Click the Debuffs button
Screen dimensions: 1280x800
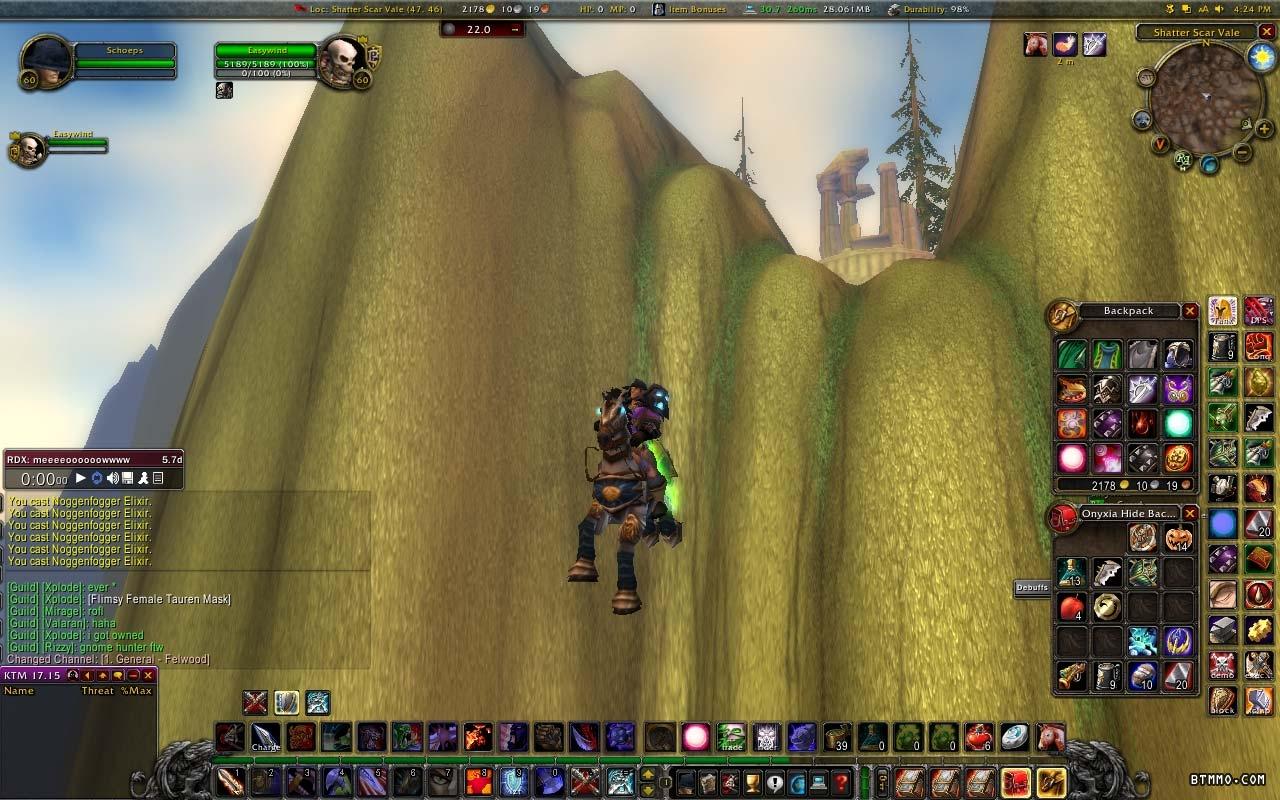pos(1032,588)
